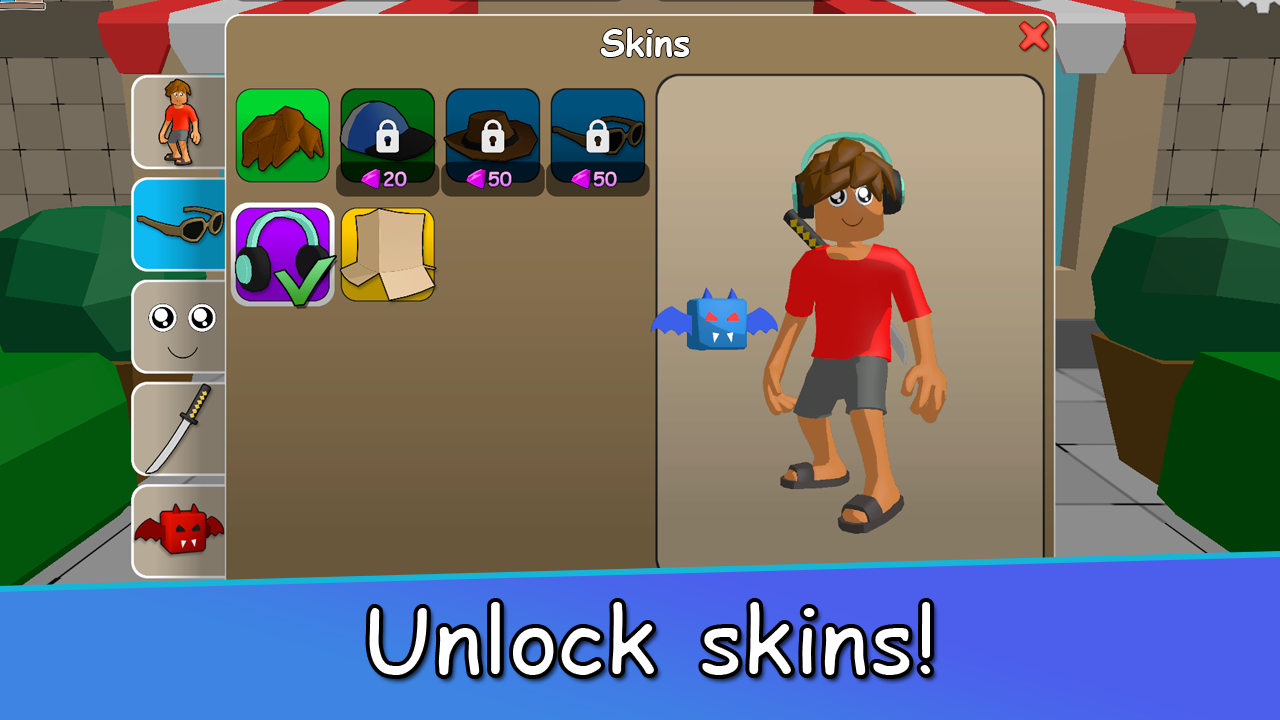Click the lock icon on the blue cap
The image size is (1280, 720).
pos(390,136)
